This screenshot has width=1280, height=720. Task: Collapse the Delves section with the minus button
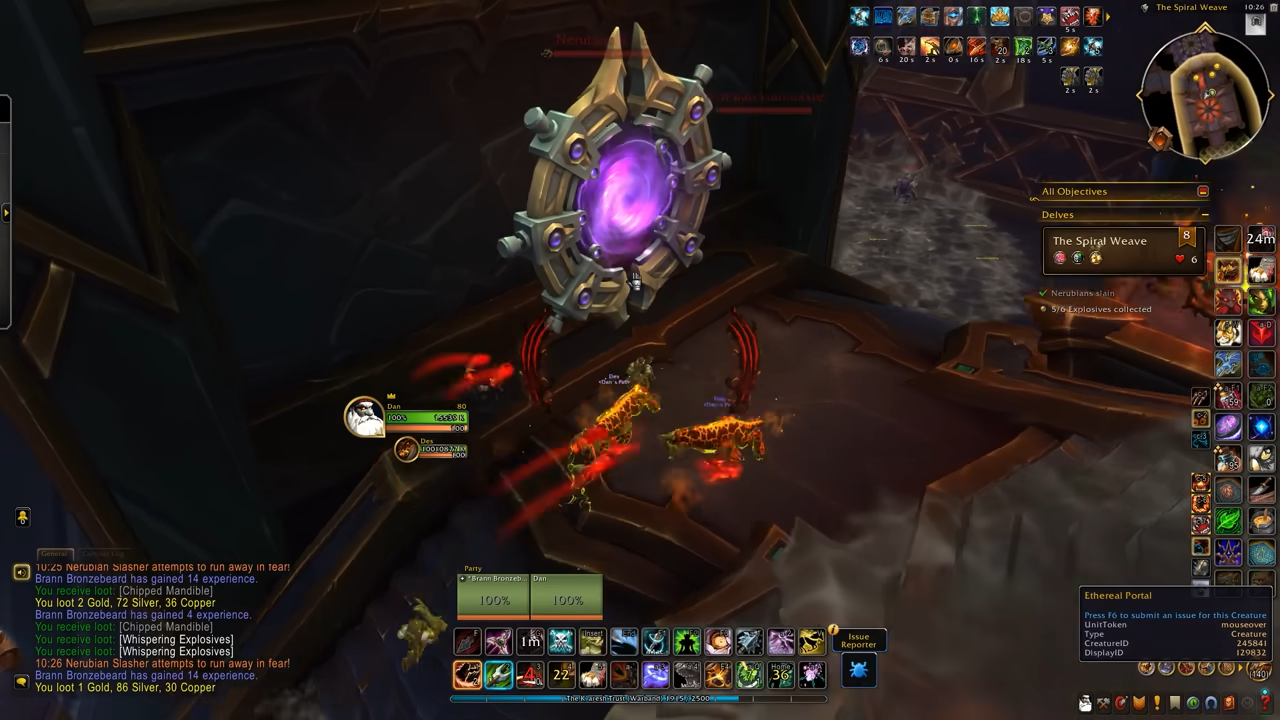click(x=1205, y=214)
